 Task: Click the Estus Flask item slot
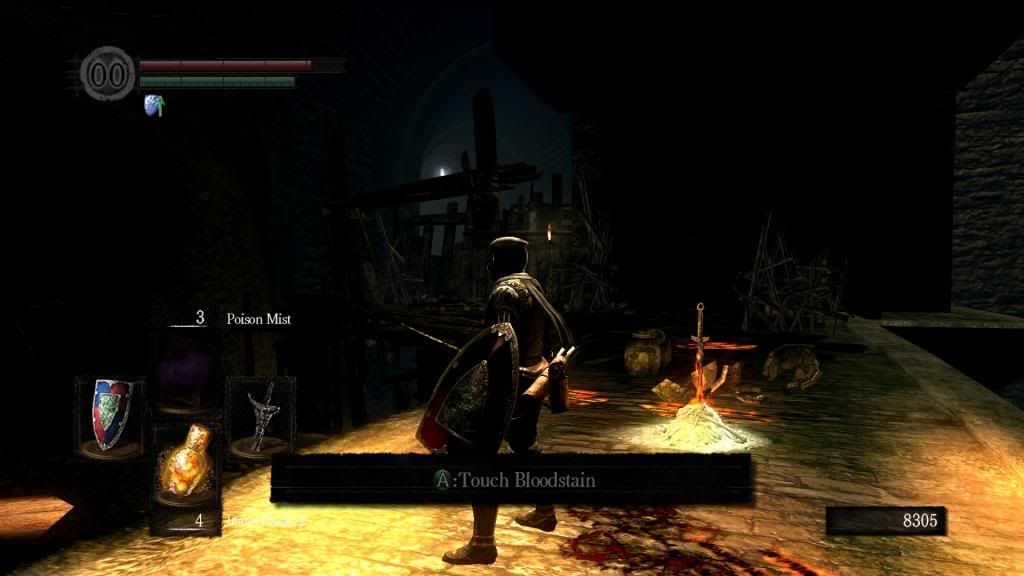click(x=186, y=467)
